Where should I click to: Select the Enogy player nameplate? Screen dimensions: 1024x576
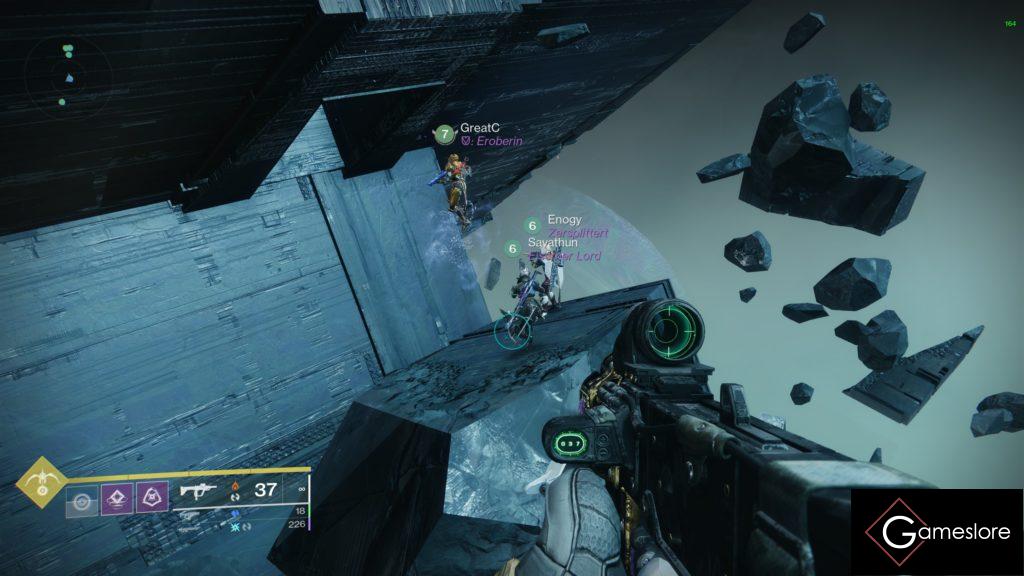[564, 220]
